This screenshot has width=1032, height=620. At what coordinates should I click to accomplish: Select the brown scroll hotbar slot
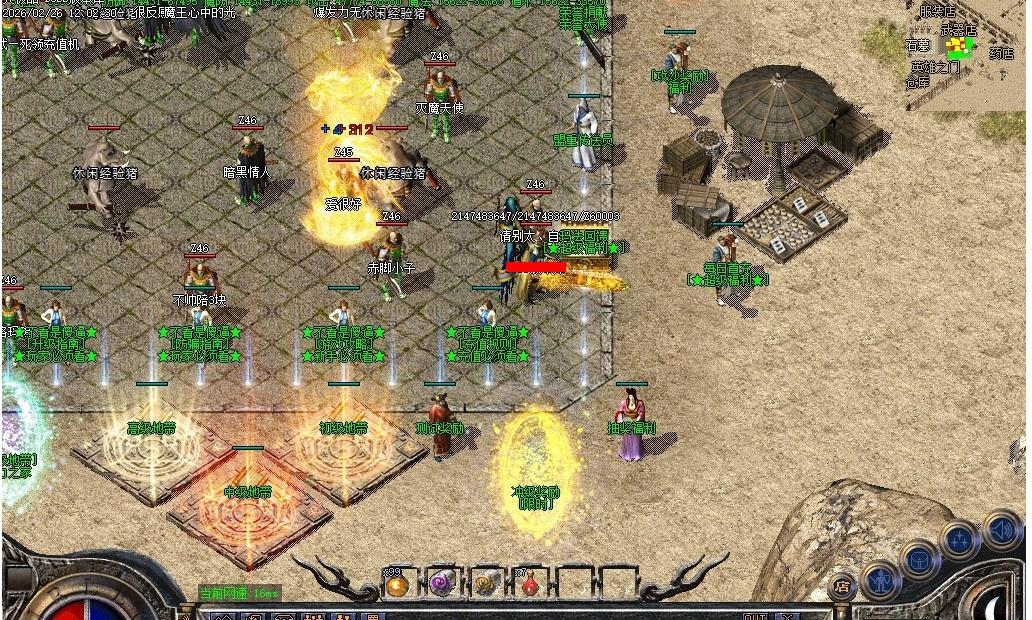pyautogui.click(x=486, y=585)
